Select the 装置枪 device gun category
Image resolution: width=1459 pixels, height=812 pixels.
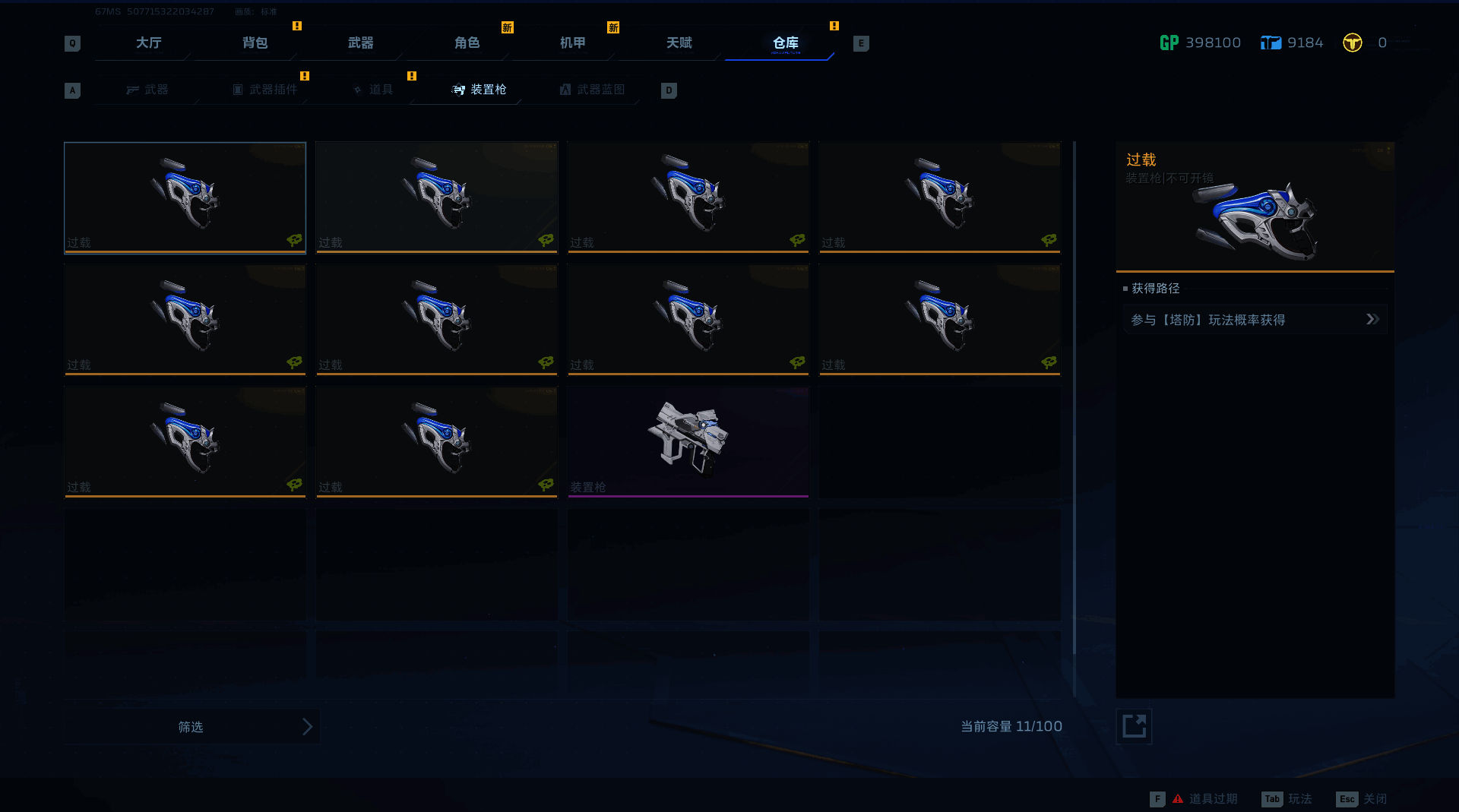pyautogui.click(x=479, y=90)
